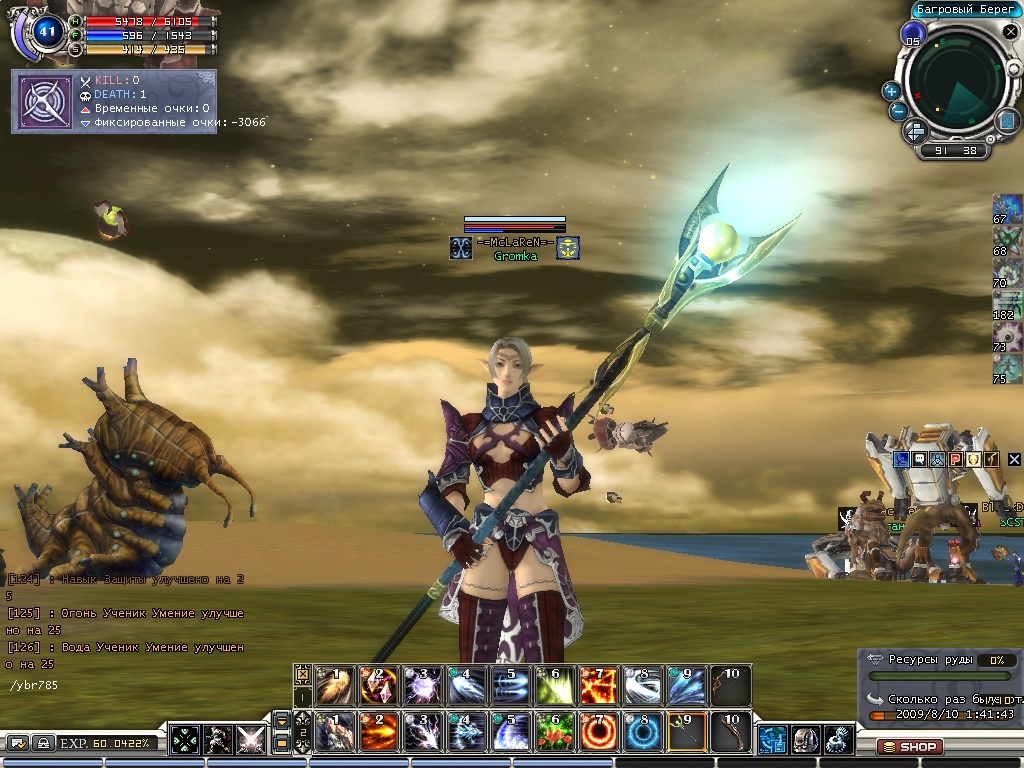Open the map from the blue map icon
This screenshot has width=1024, height=768.
click(x=1007, y=120)
